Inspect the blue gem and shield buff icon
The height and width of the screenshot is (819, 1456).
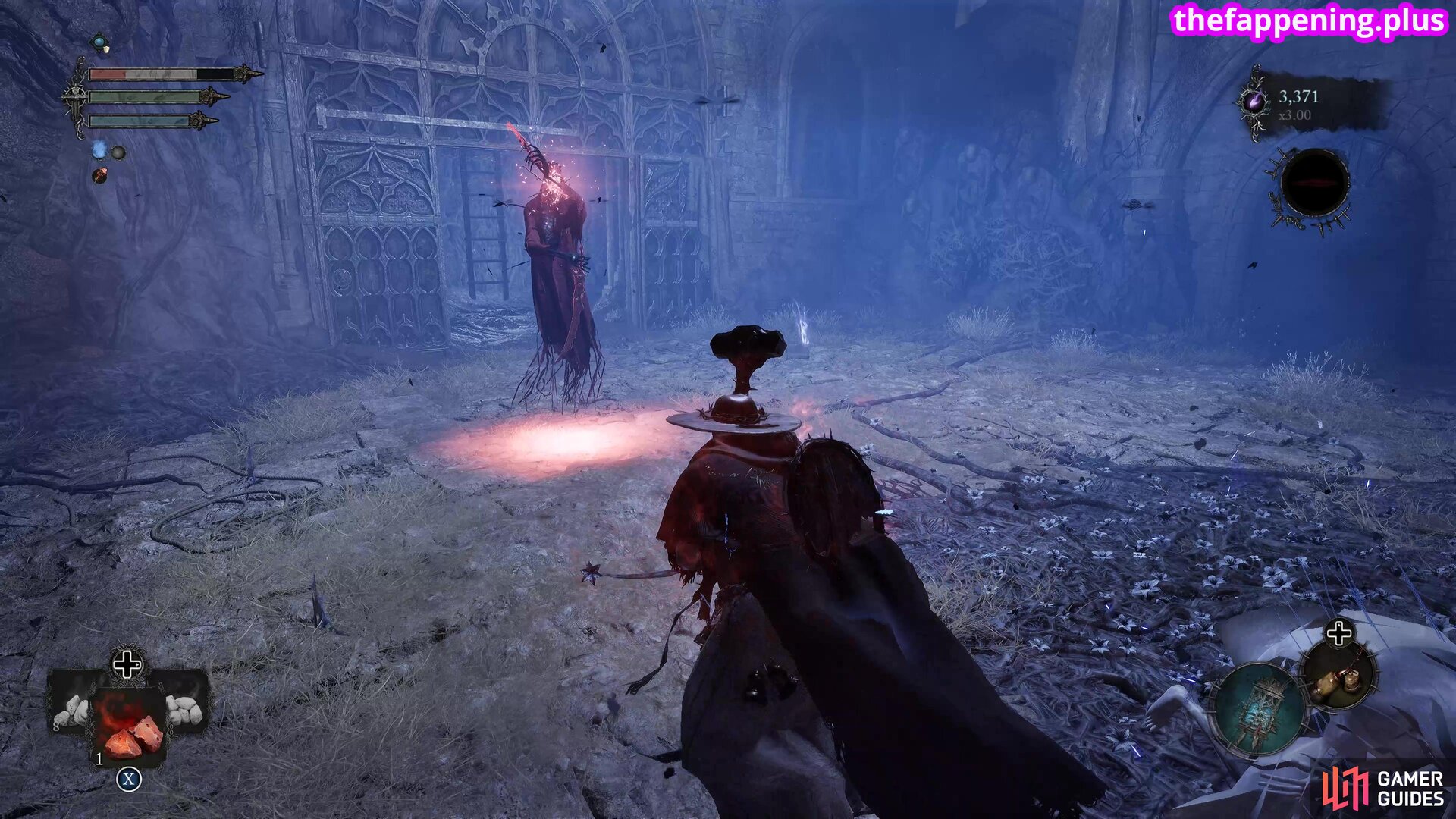coord(100,43)
